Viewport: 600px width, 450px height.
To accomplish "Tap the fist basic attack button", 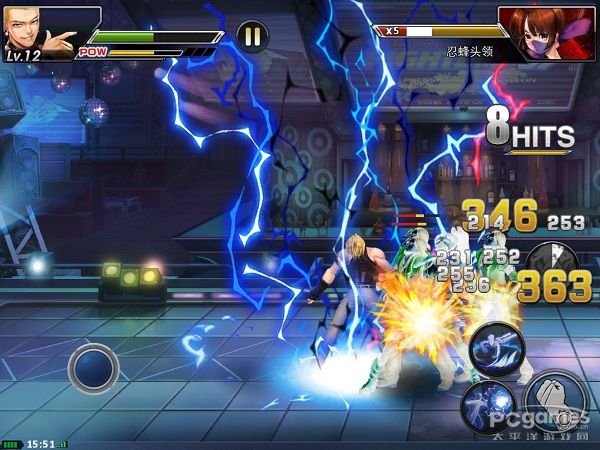I will pyautogui.click(x=554, y=403).
